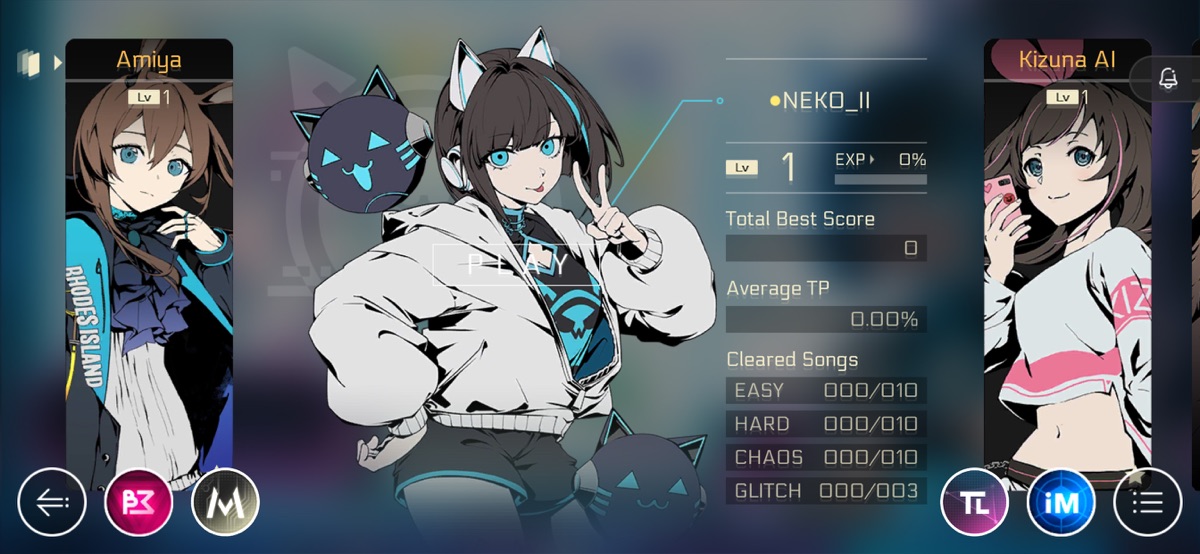The width and height of the screenshot is (1200, 554).
Task: Open the blue iM circular icon
Action: (x=1061, y=502)
